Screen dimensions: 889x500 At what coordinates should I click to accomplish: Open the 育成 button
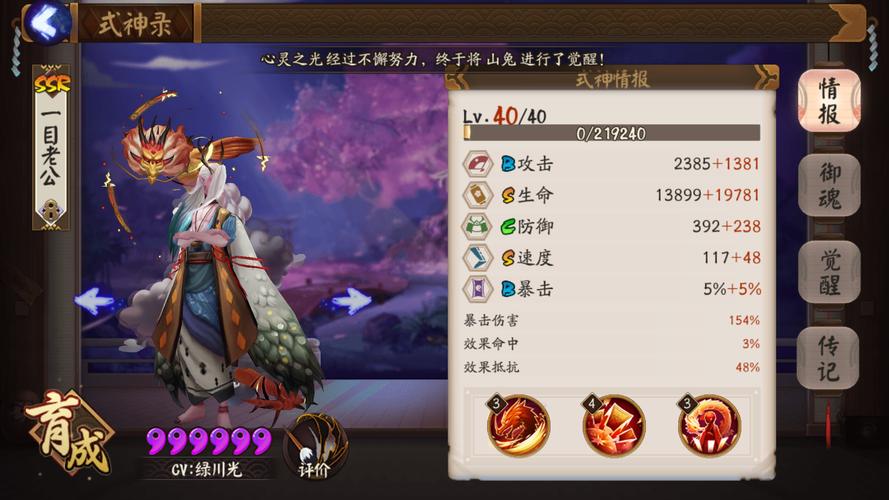(x=67, y=437)
